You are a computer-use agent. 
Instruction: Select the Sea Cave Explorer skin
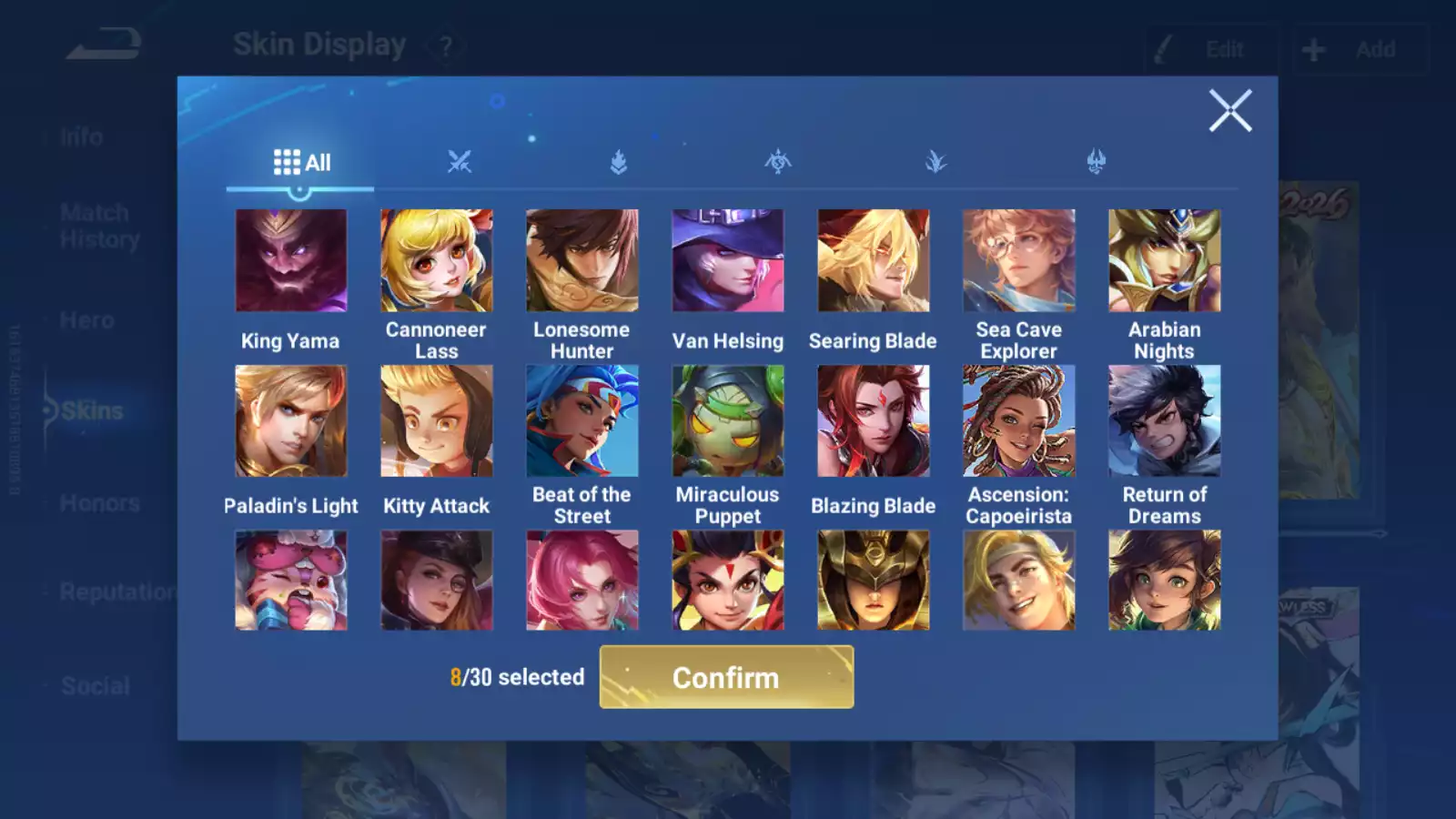tap(1019, 261)
